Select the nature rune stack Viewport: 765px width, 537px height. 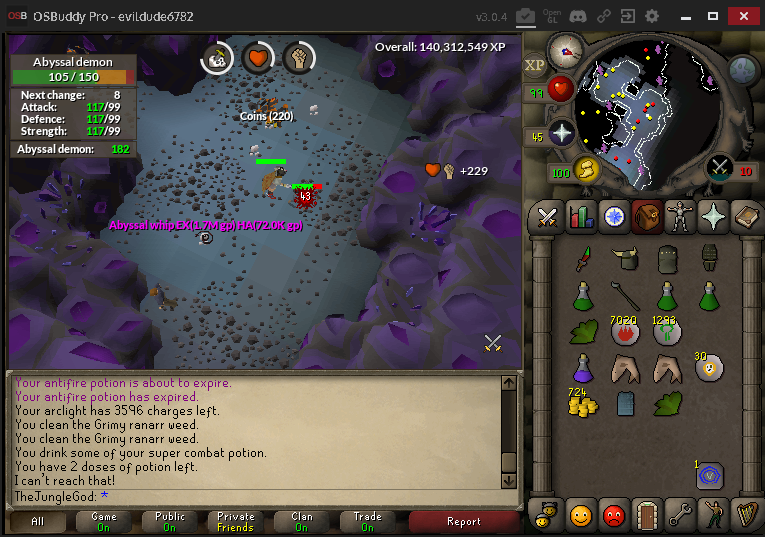click(666, 333)
